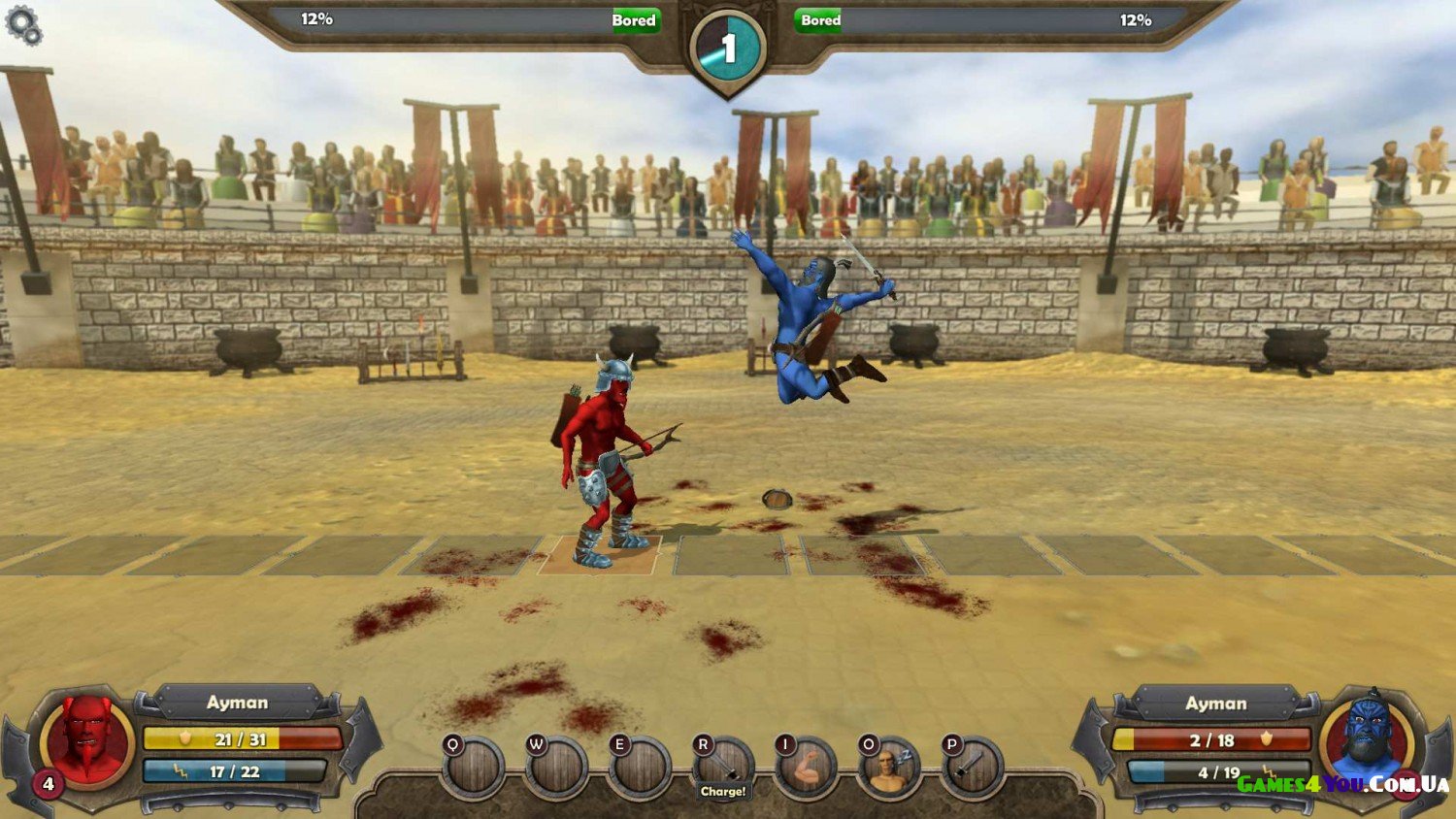Open the settings gear menu

[23, 25]
